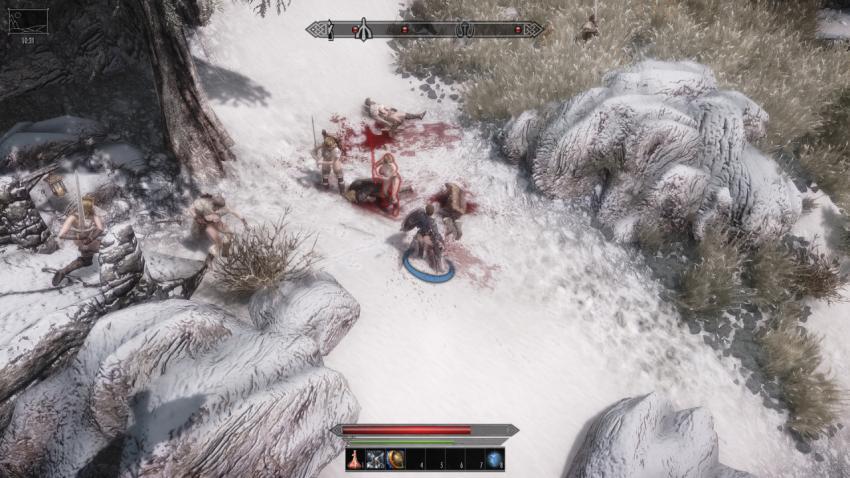Activate the crossed weapons hotbar slot
Image resolution: width=850 pixels, height=478 pixels.
375,459
